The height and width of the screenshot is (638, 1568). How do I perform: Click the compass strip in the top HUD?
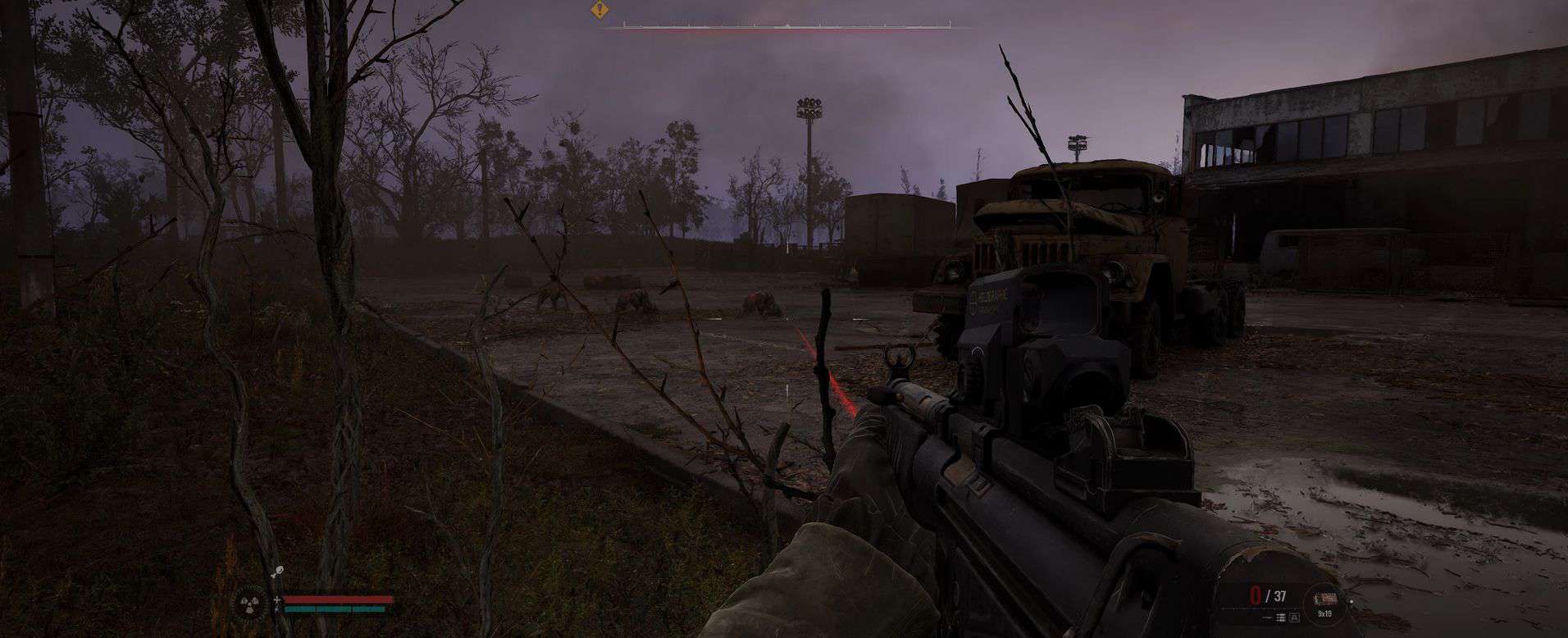coord(786,28)
